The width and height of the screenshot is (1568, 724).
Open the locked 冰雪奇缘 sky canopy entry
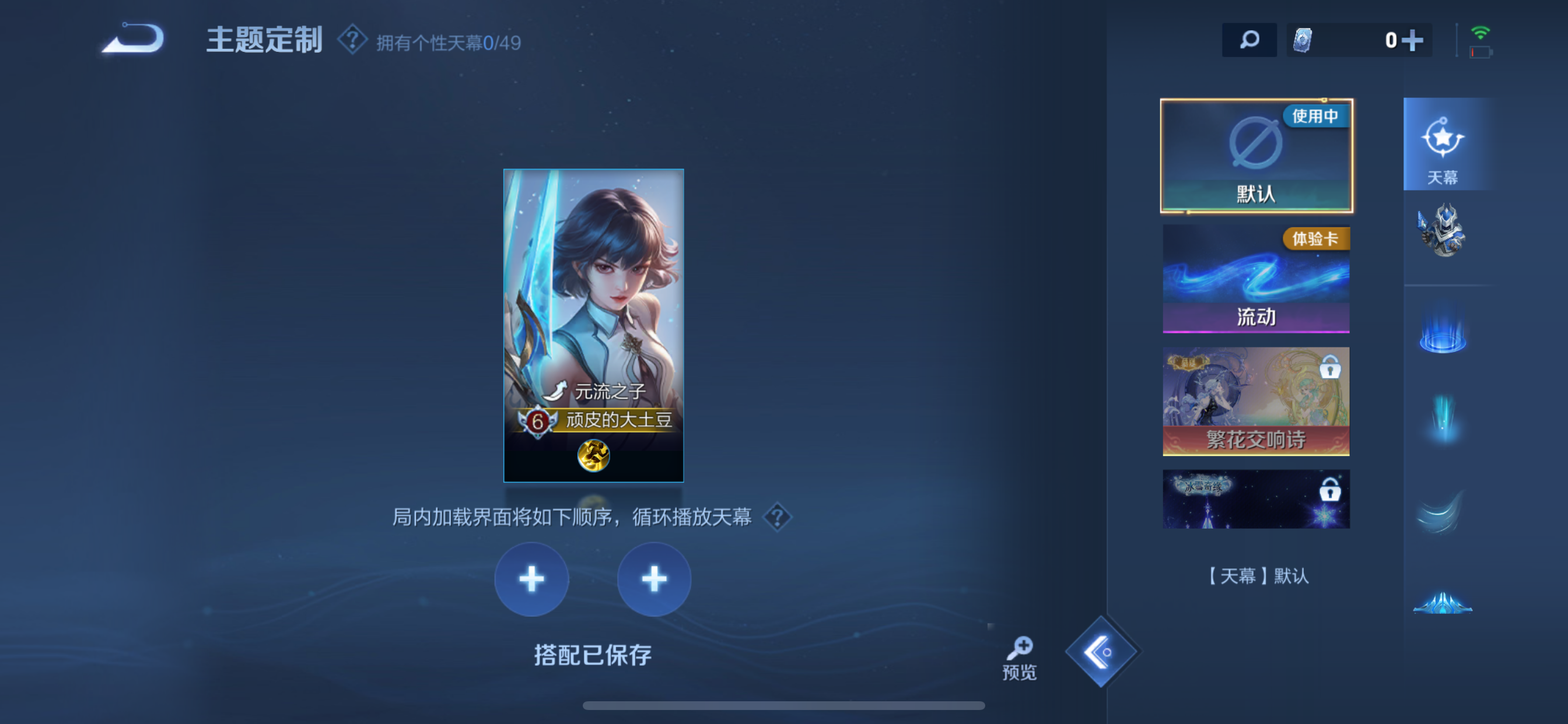[1256, 498]
